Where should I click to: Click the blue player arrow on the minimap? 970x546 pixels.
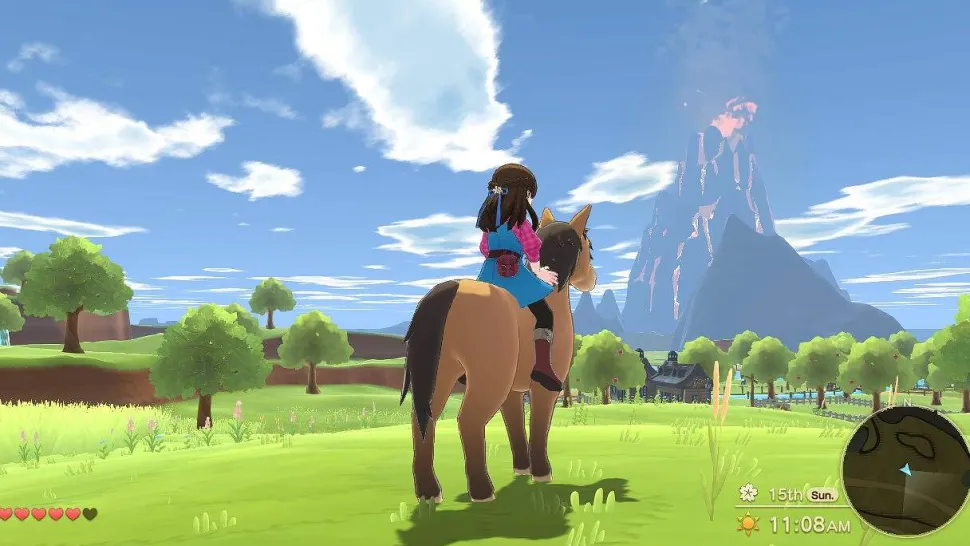click(x=906, y=469)
